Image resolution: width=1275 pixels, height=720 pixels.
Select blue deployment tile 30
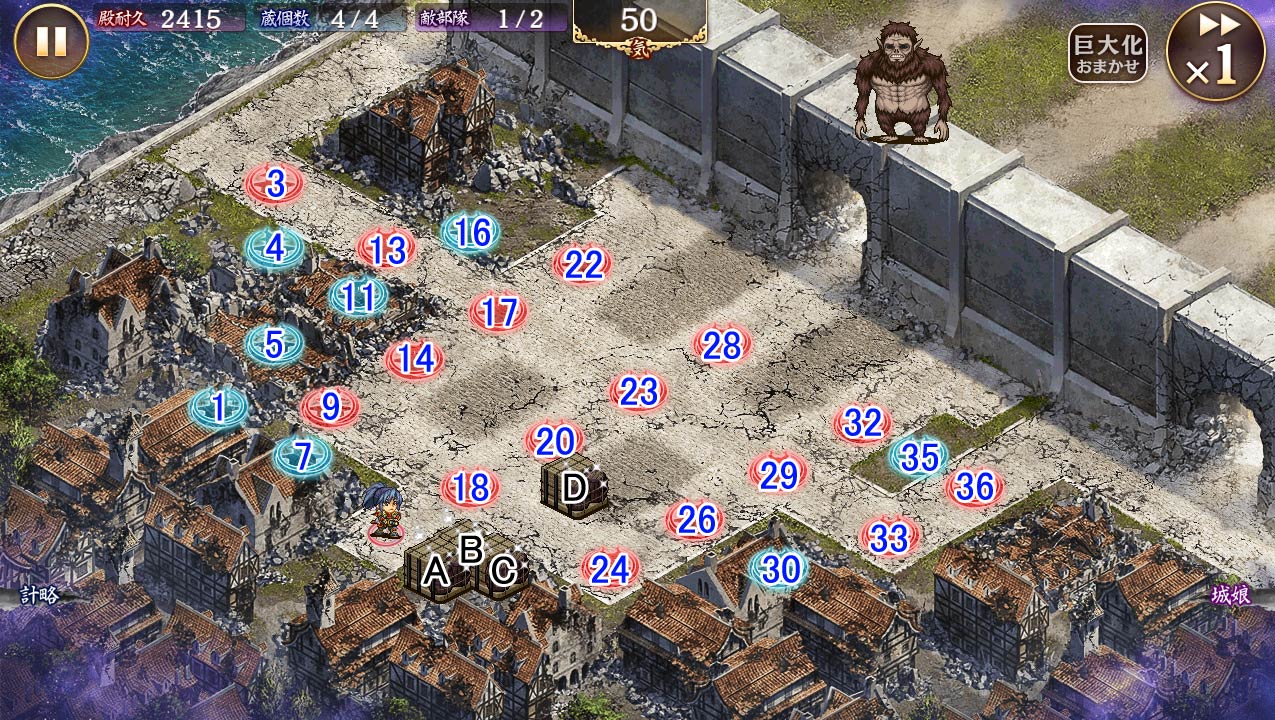tap(779, 569)
